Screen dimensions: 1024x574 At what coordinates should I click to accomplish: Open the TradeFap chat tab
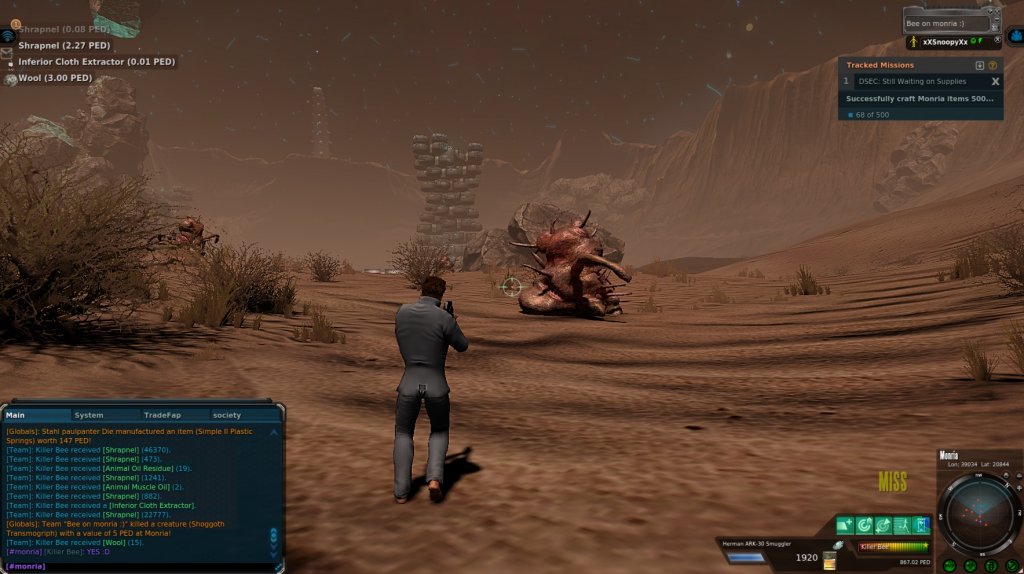point(161,415)
